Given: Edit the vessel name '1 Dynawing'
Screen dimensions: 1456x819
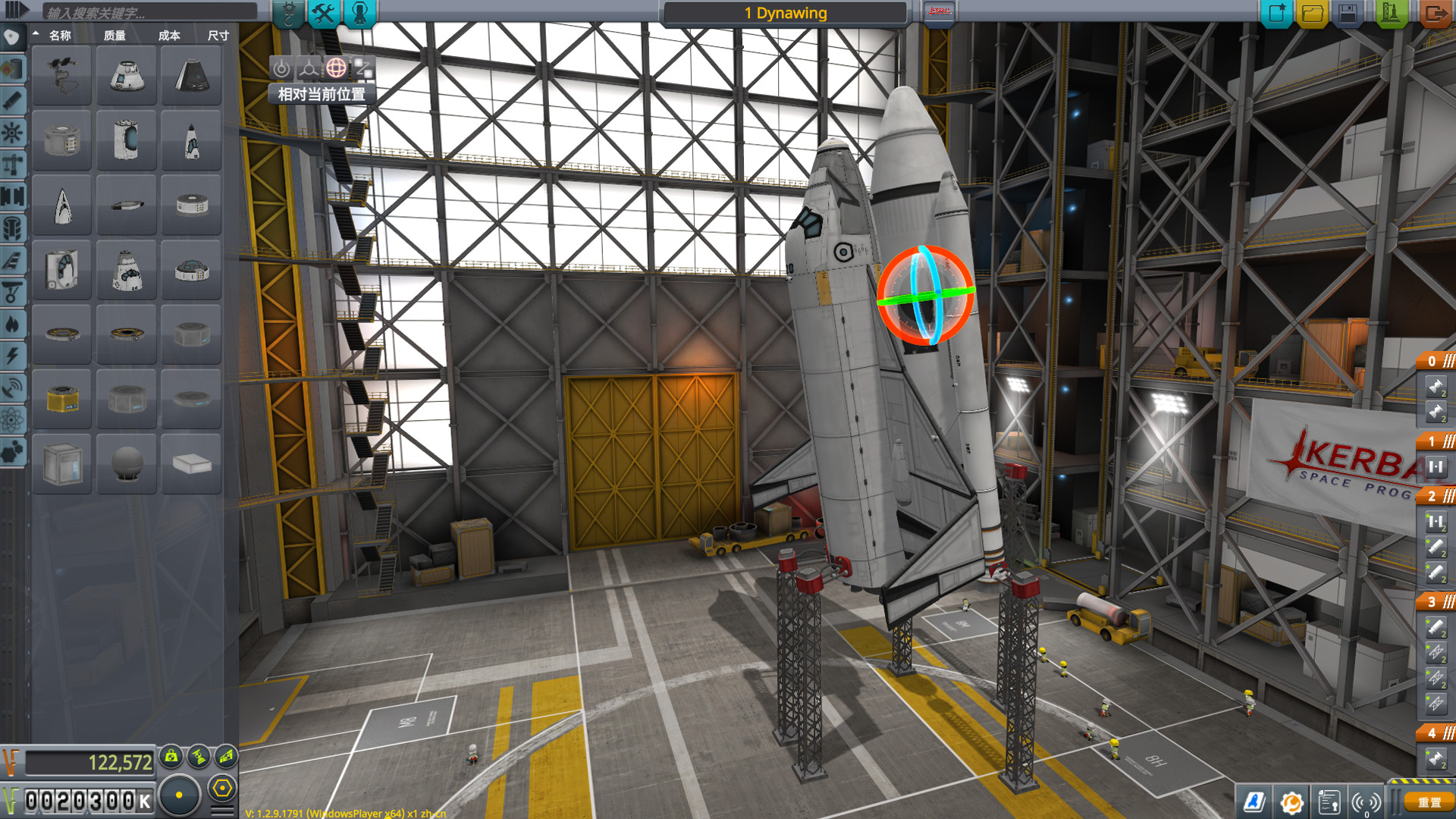Looking at the screenshot, I should [785, 13].
